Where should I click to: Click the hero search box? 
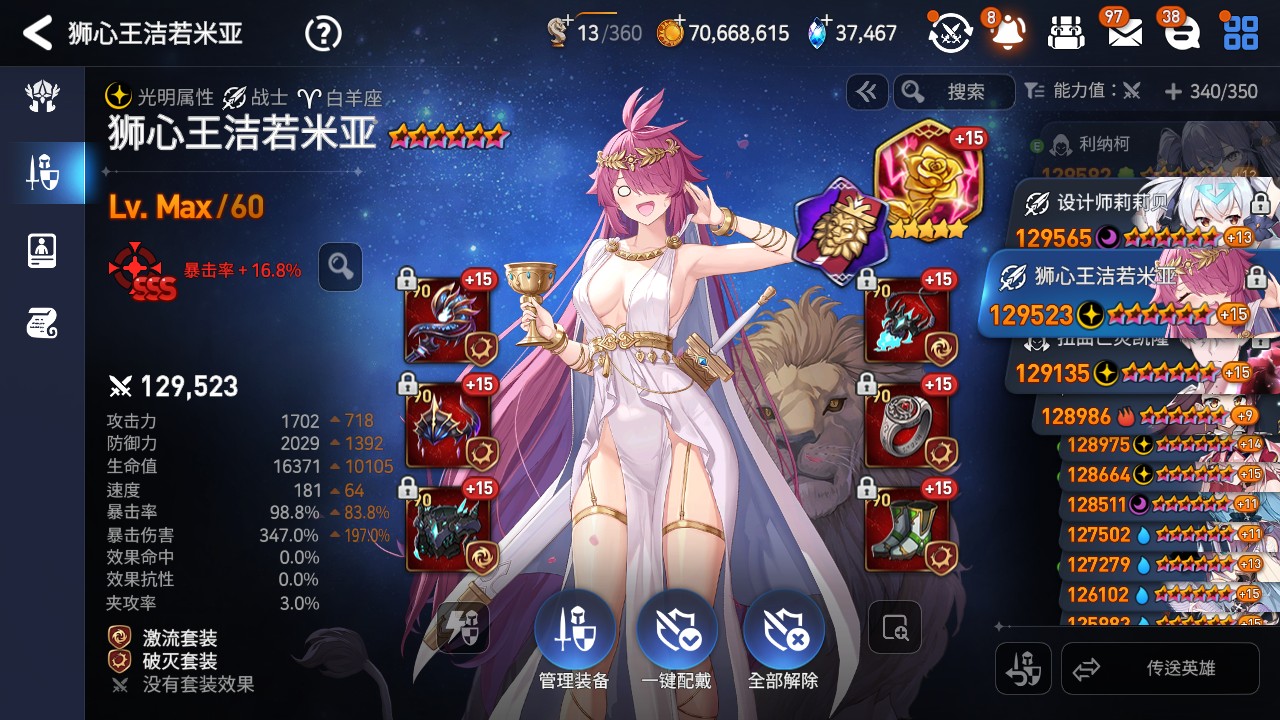(954, 92)
